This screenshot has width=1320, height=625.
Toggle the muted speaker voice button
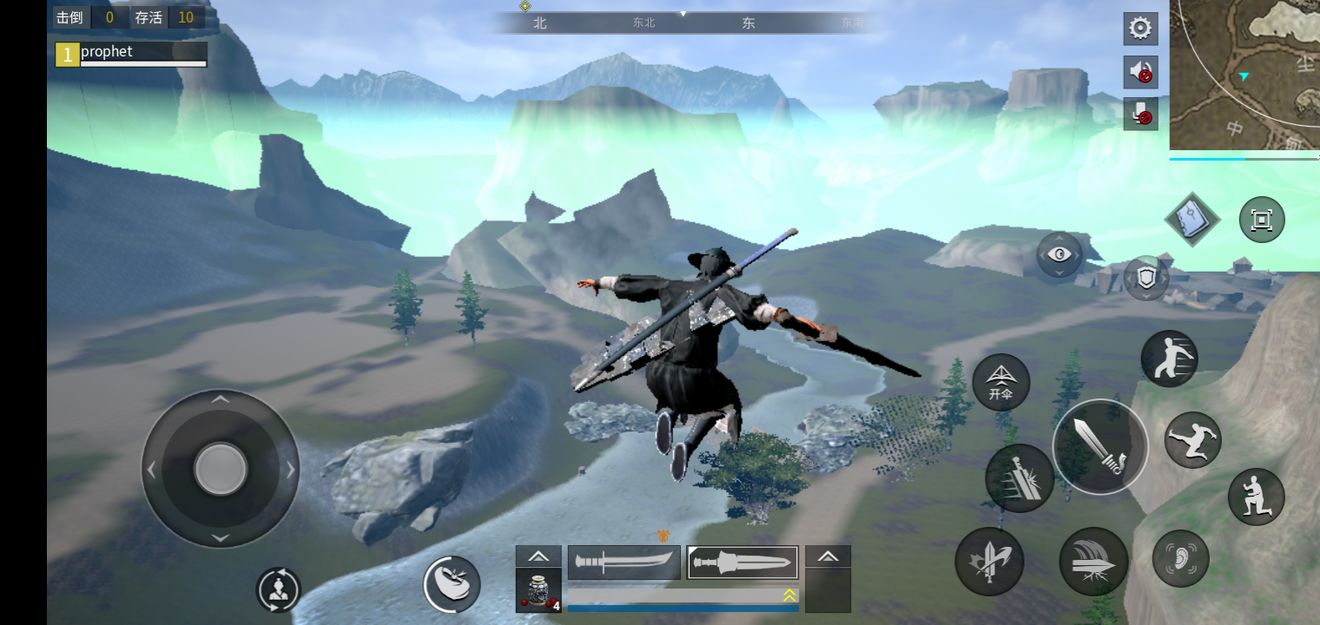(1140, 71)
